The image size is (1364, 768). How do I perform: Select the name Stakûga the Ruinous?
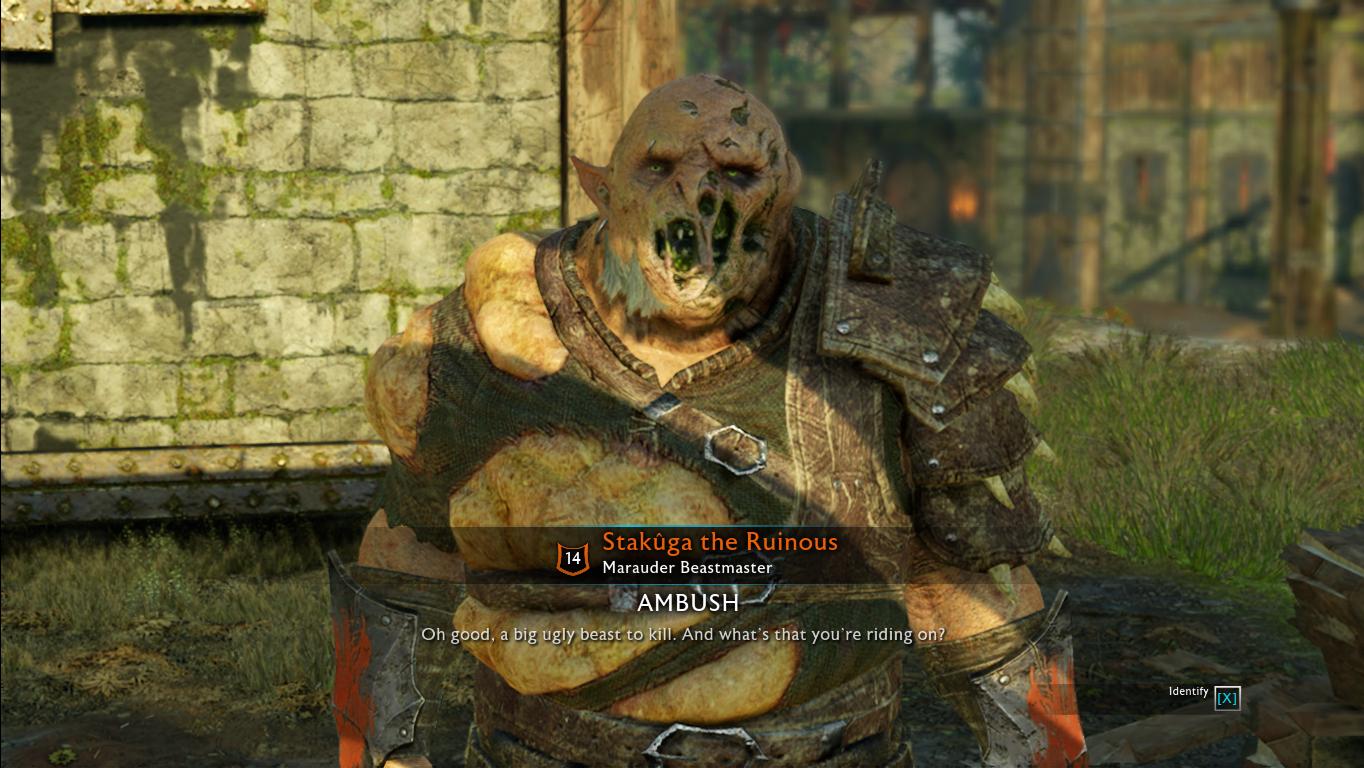[x=719, y=542]
